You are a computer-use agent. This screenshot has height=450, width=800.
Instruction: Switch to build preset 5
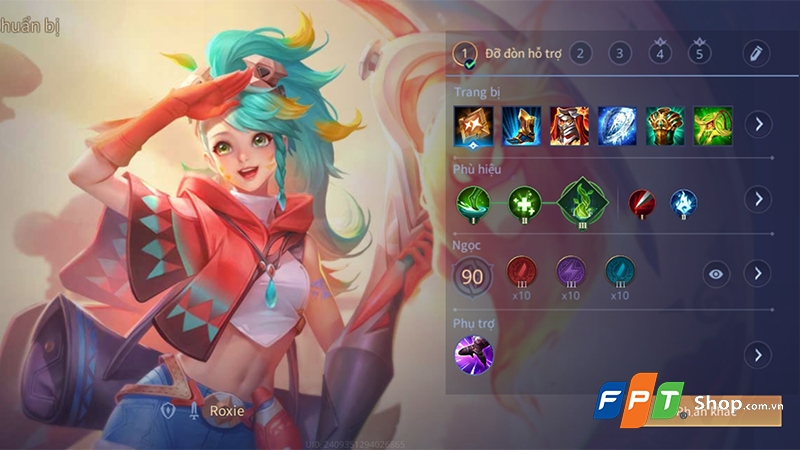(699, 53)
